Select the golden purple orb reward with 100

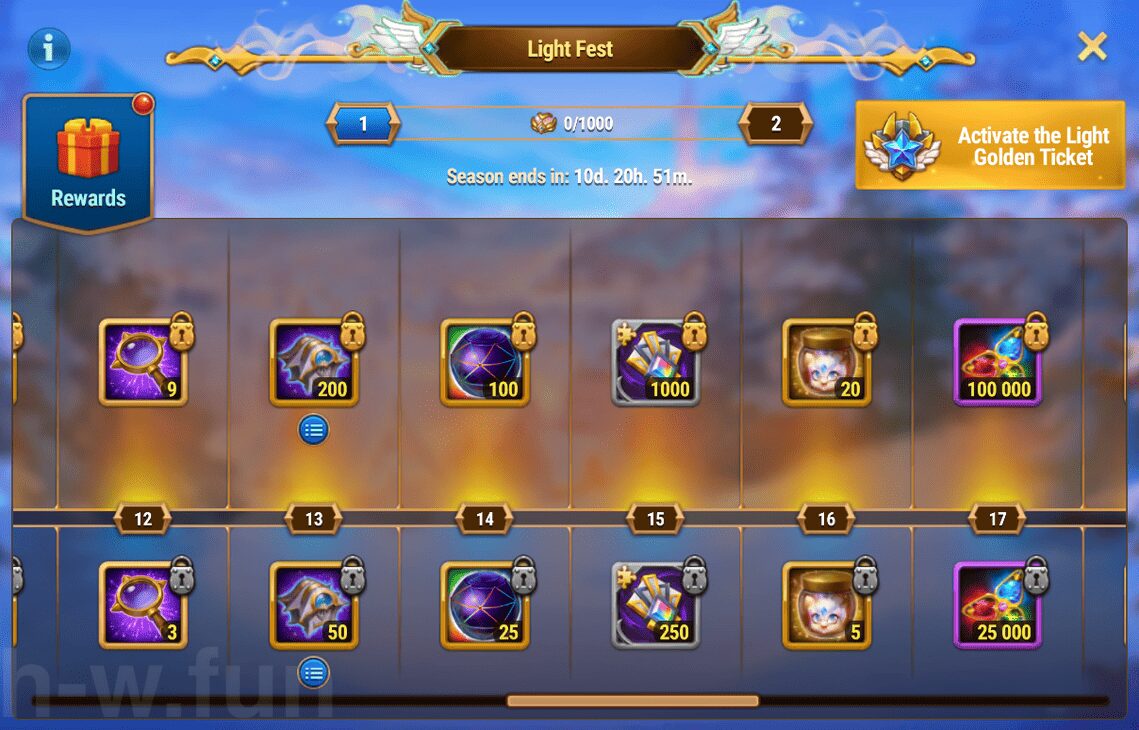[485, 362]
